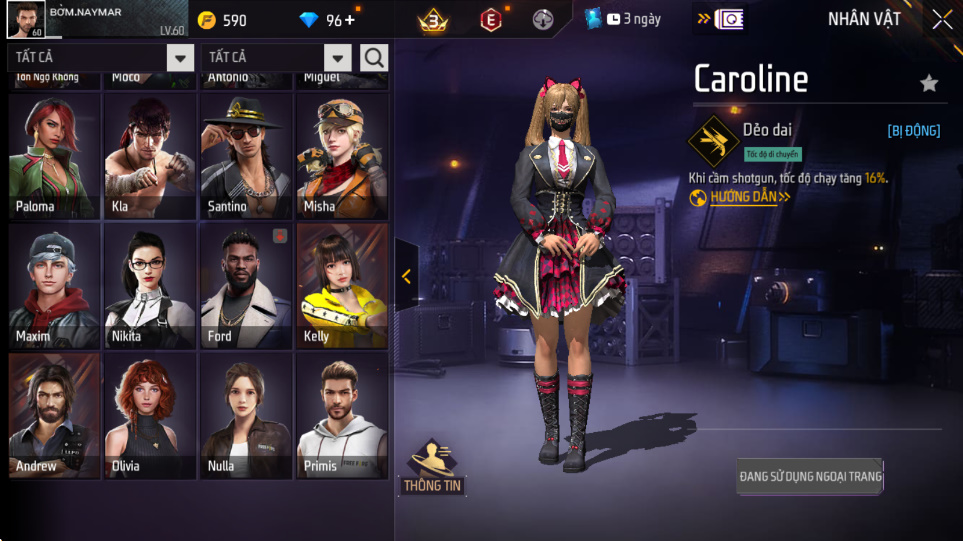This screenshot has width=963, height=541.
Task: Select the Kelly character tile
Action: click(341, 286)
